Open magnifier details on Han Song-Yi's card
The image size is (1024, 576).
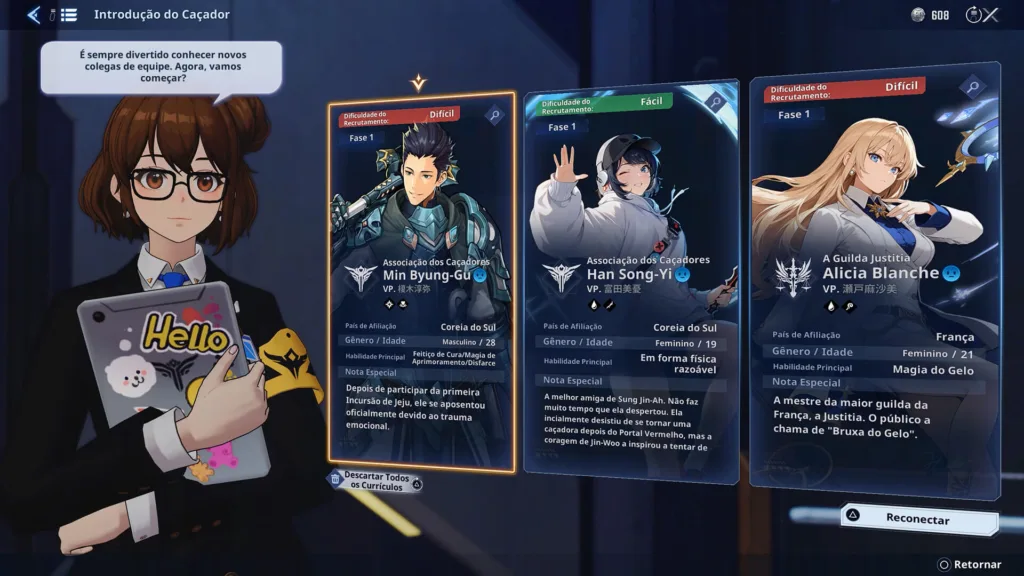(x=715, y=101)
